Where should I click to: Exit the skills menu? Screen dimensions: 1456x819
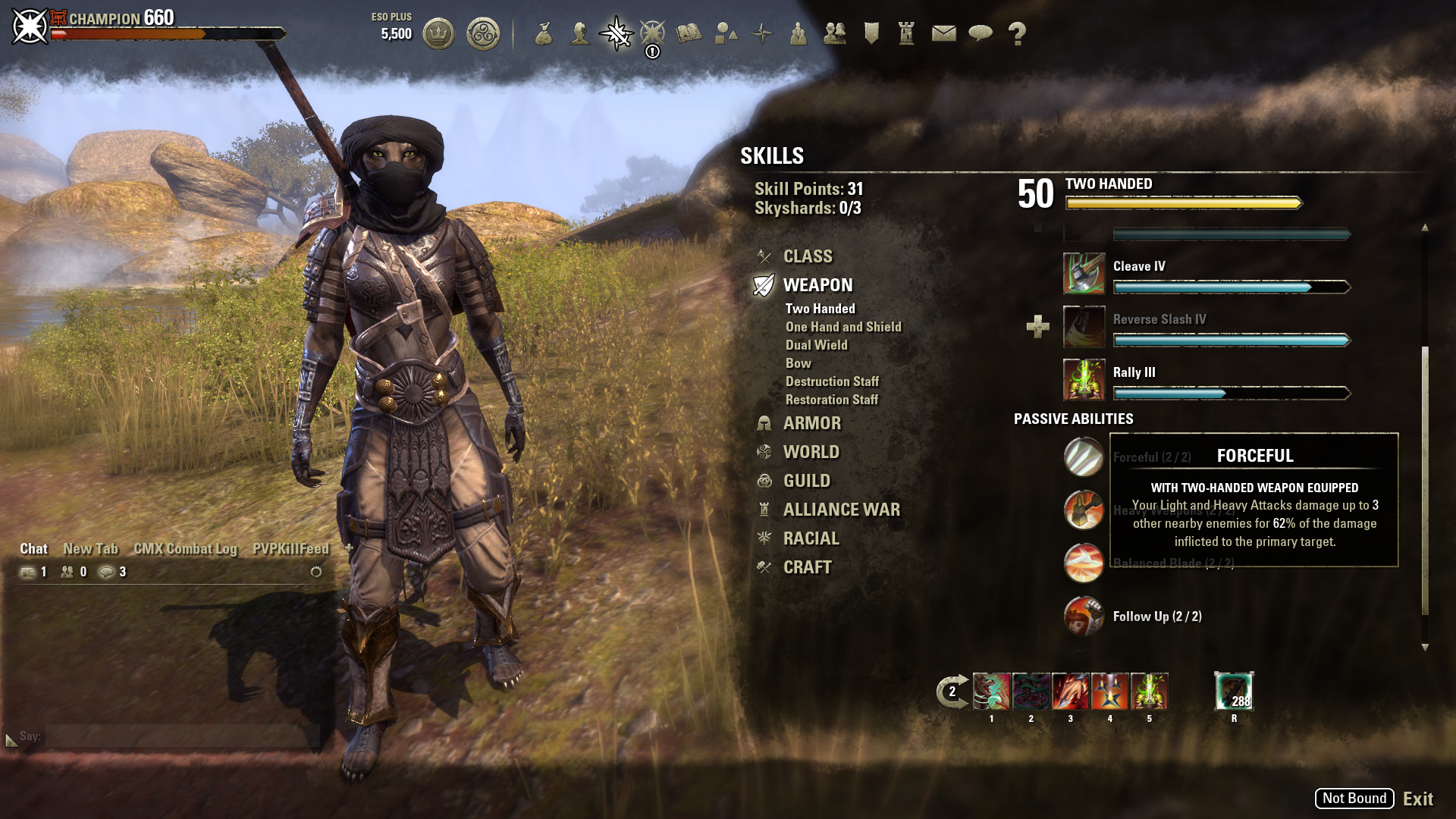1417,799
